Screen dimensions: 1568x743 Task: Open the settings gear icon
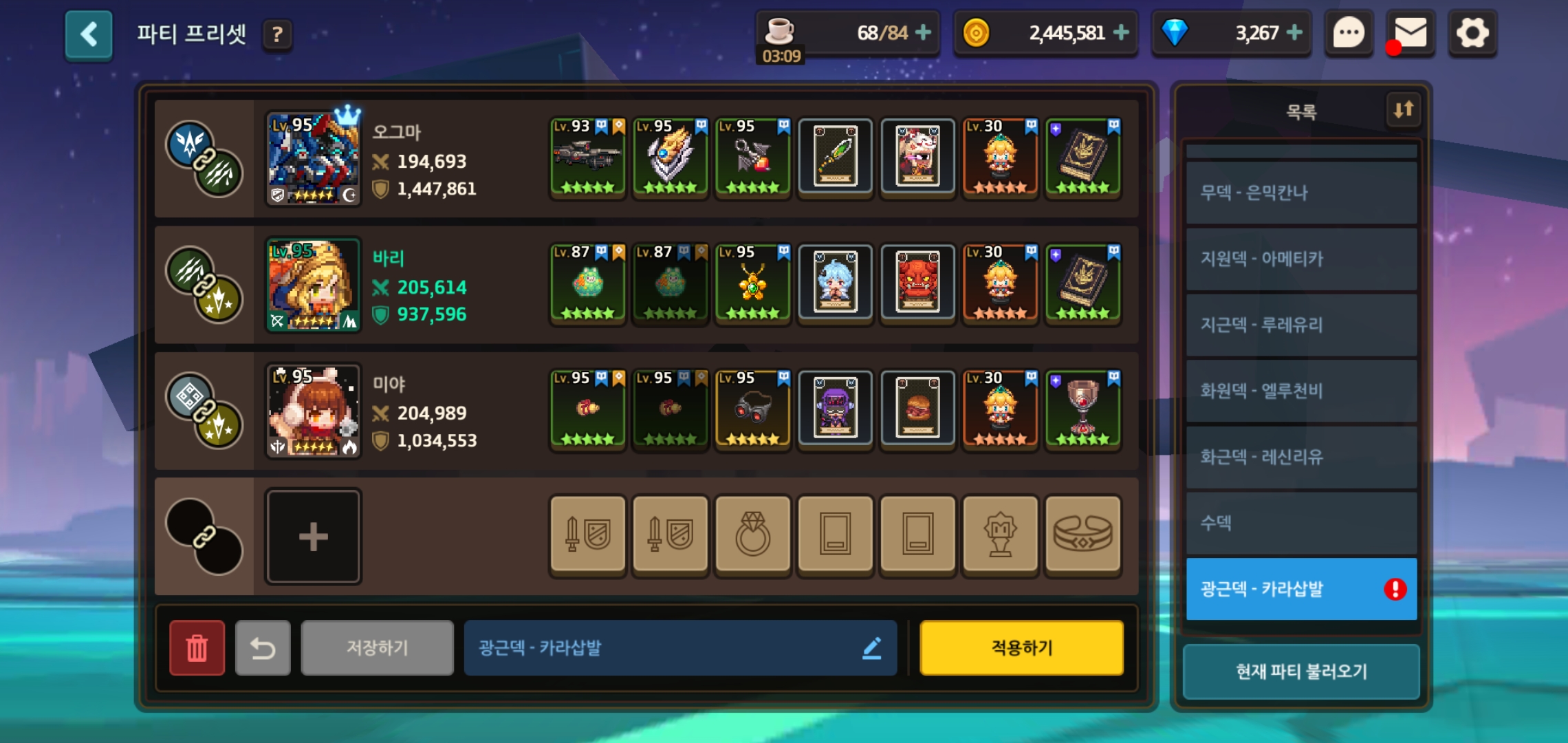(x=1472, y=33)
